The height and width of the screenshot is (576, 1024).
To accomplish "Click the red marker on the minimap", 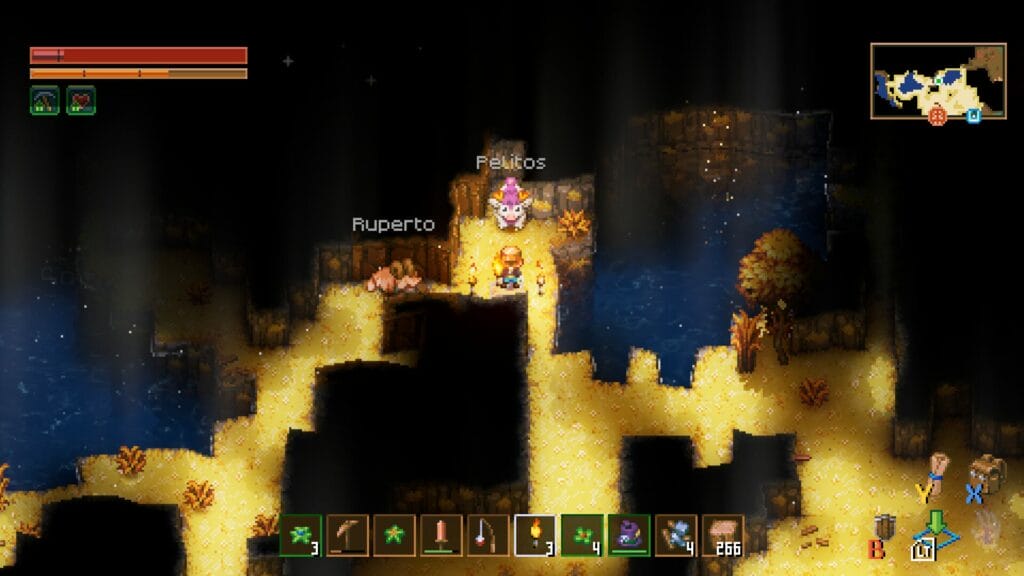I will point(937,116).
